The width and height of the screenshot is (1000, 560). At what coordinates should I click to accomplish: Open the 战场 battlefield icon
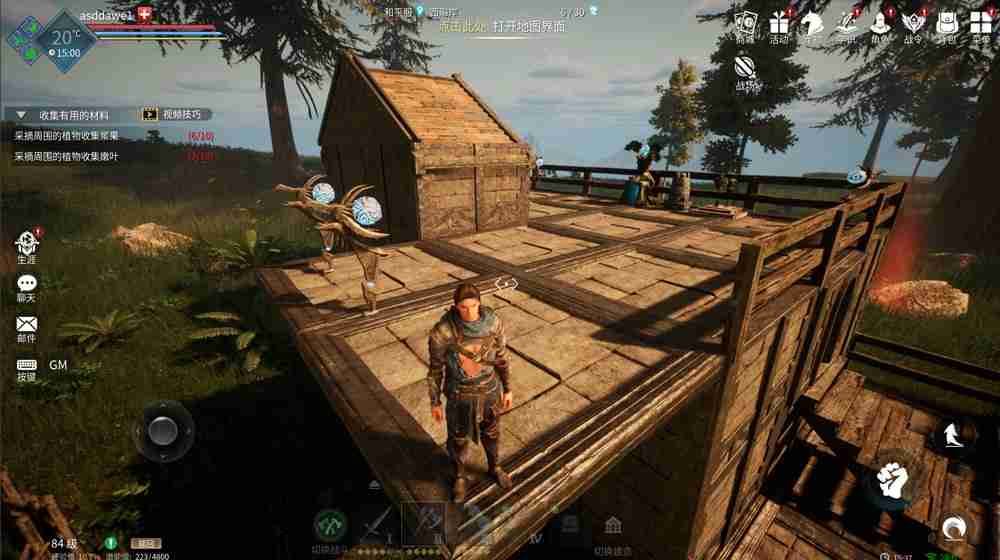pos(746,68)
